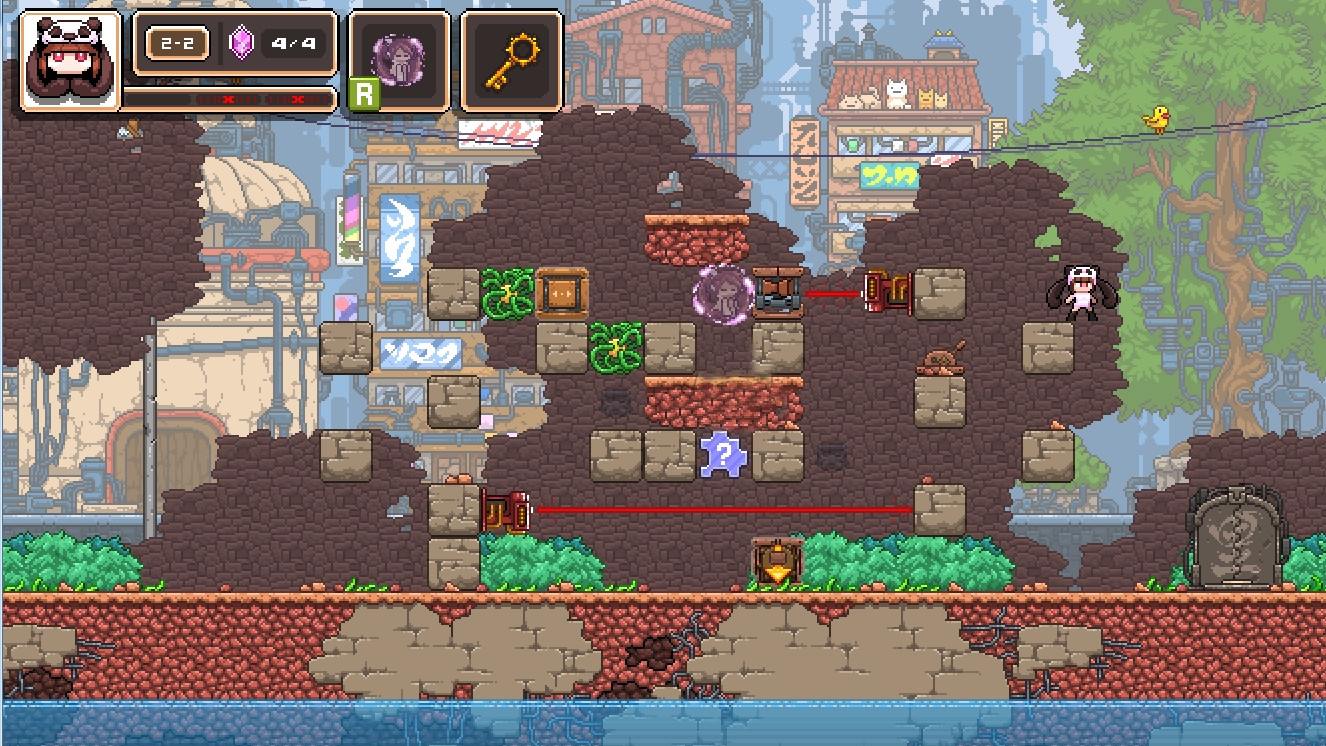Select the golden key item slot
1326x746 pixels.
click(511, 60)
